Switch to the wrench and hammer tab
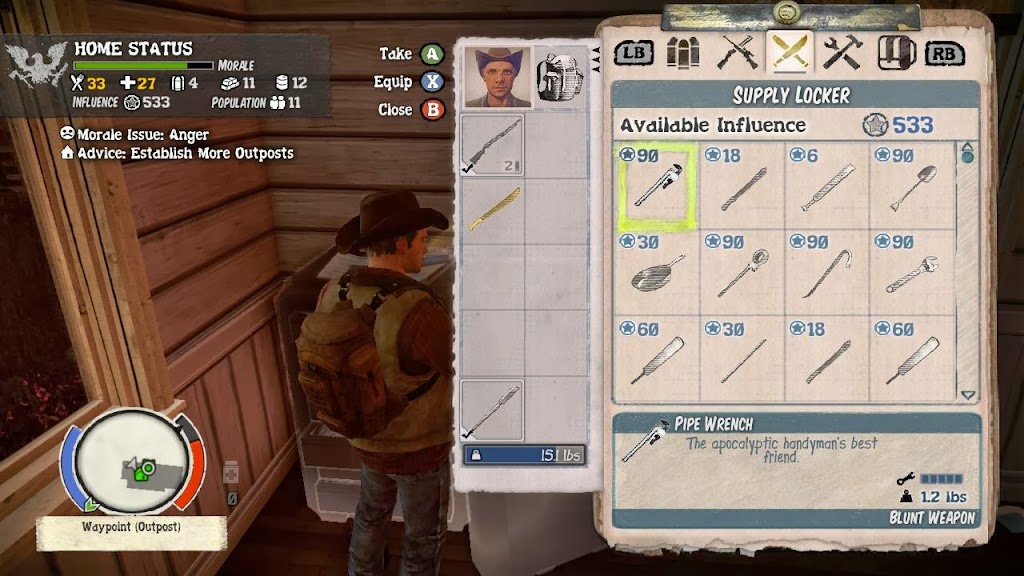The height and width of the screenshot is (576, 1024). click(x=843, y=52)
